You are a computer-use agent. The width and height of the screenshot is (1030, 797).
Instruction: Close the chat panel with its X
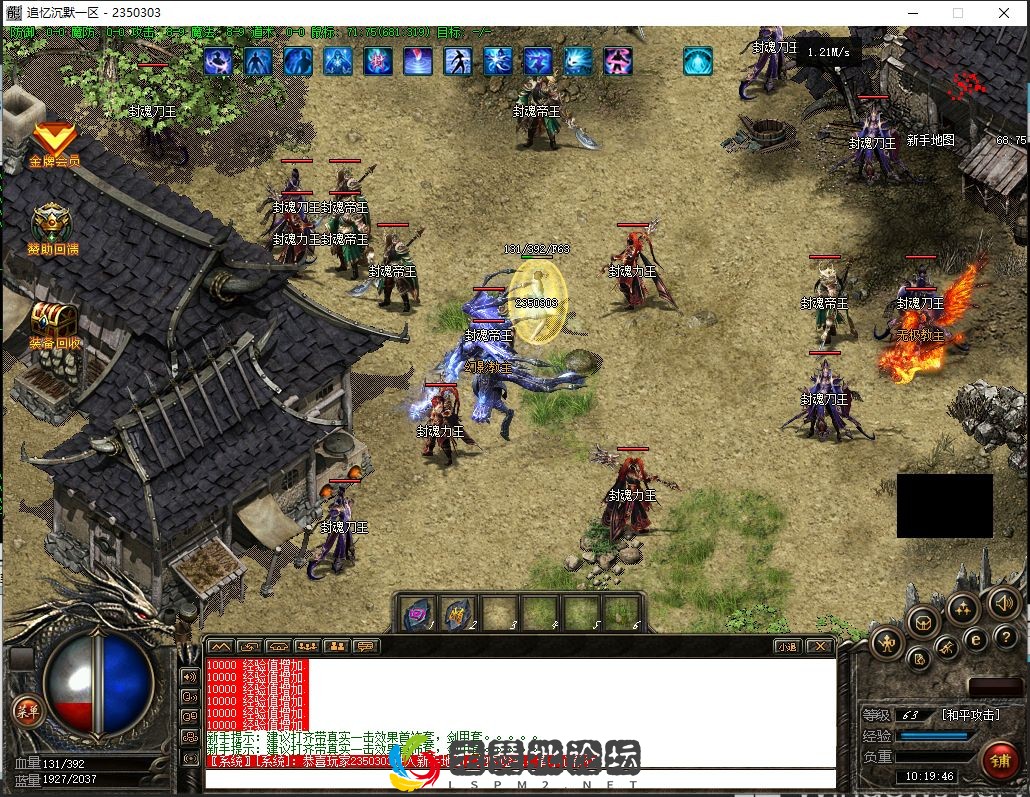(820, 646)
